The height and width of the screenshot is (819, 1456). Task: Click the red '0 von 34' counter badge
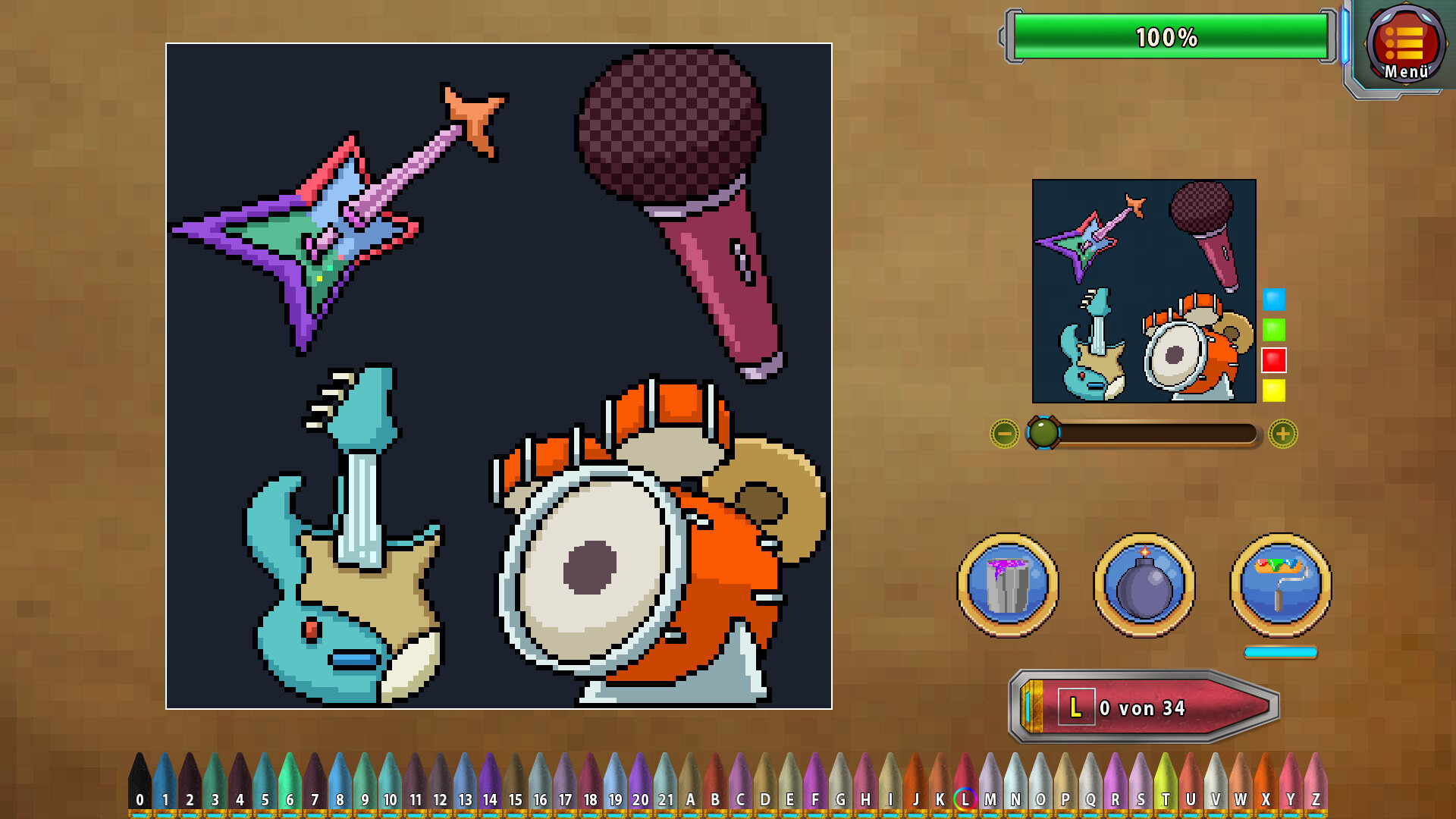point(1145,706)
